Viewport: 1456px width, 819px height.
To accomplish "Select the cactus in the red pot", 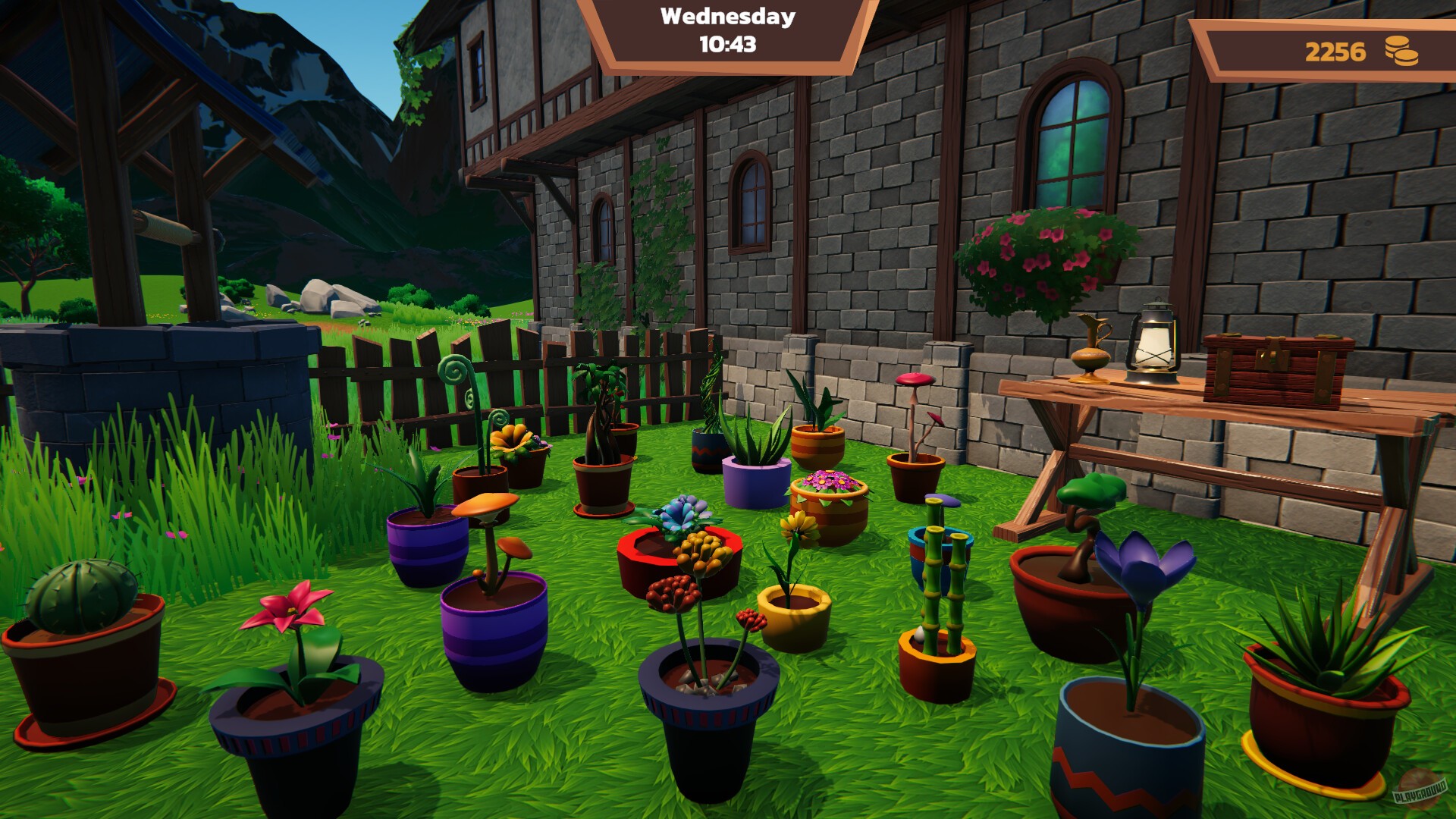I will tap(80, 599).
